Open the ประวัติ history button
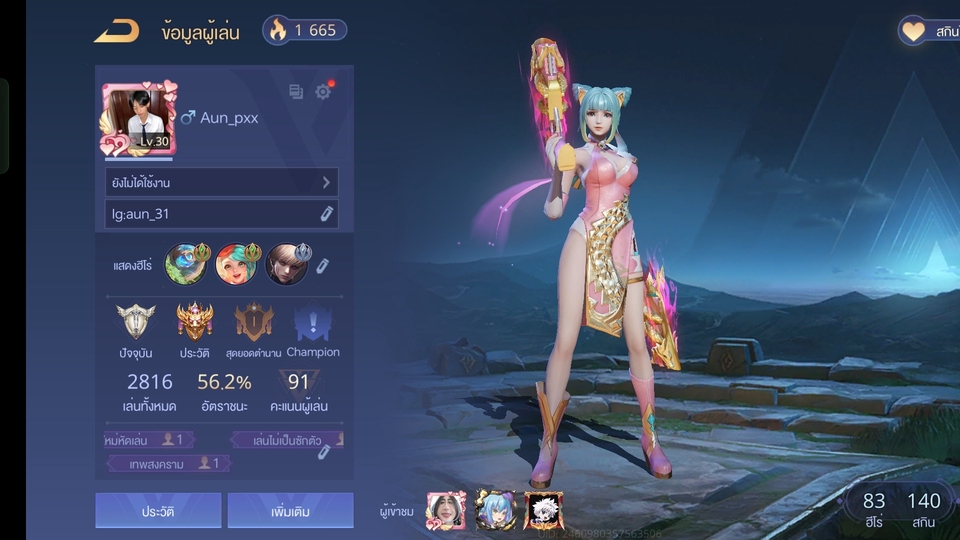The image size is (960, 540). click(x=158, y=511)
